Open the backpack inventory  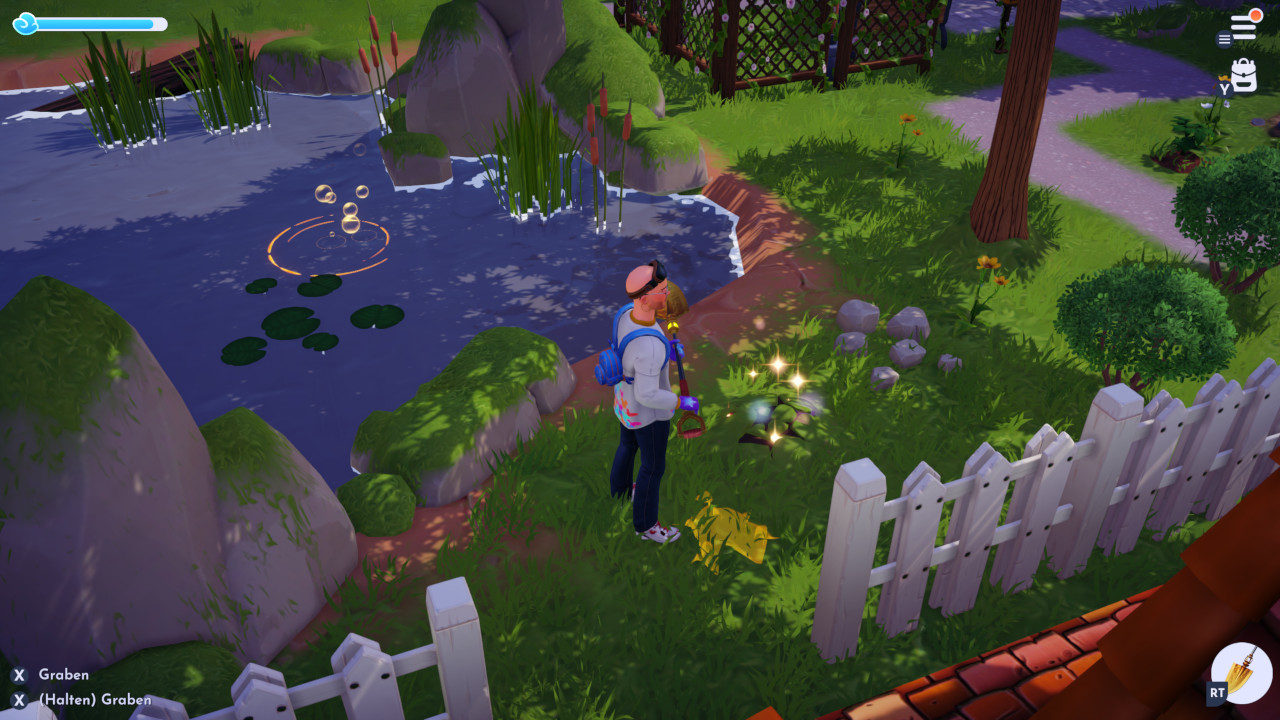click(x=1244, y=76)
